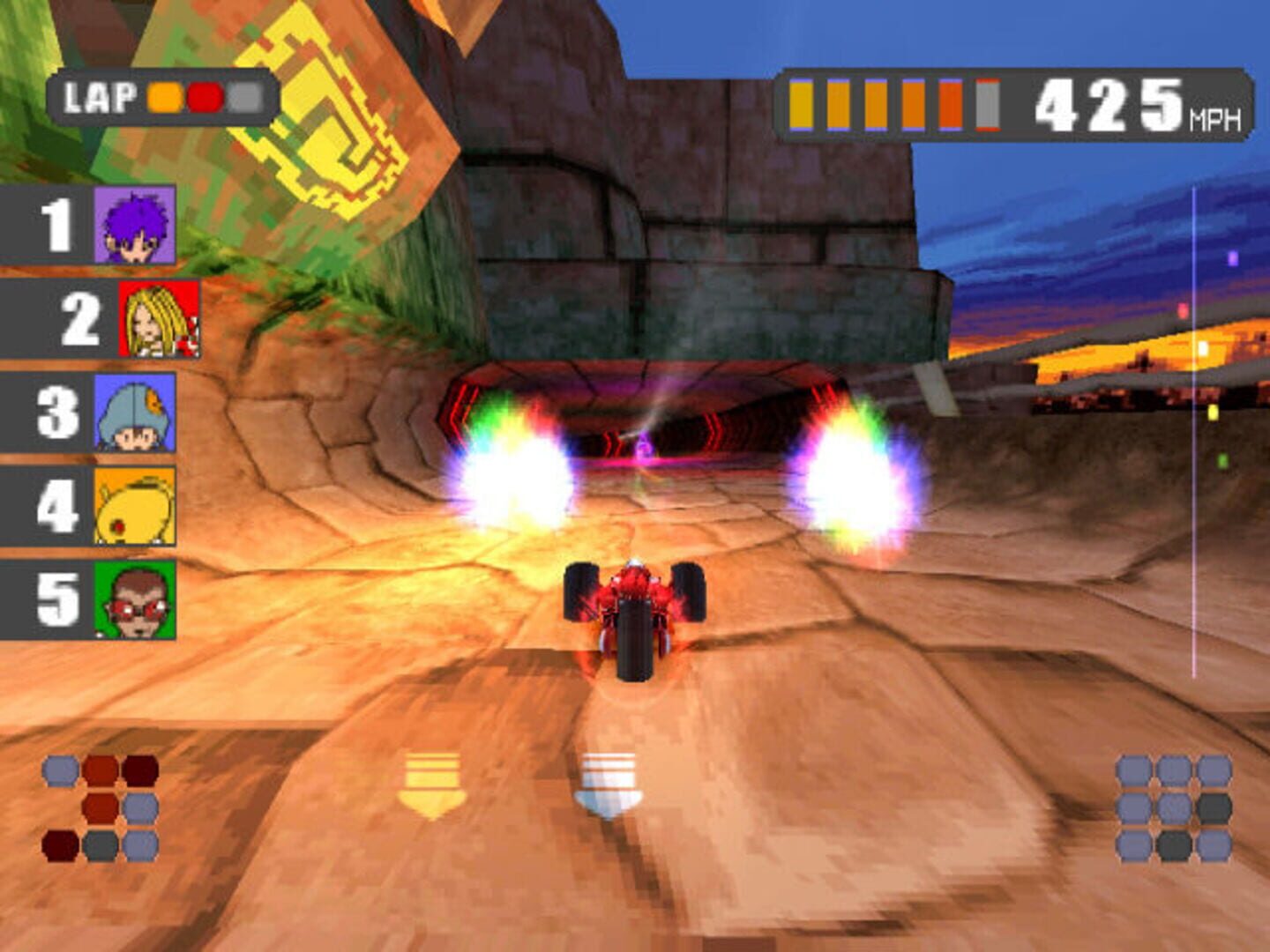Select the white downward arrow indicator
The height and width of the screenshot is (952, 1270).
tap(608, 785)
